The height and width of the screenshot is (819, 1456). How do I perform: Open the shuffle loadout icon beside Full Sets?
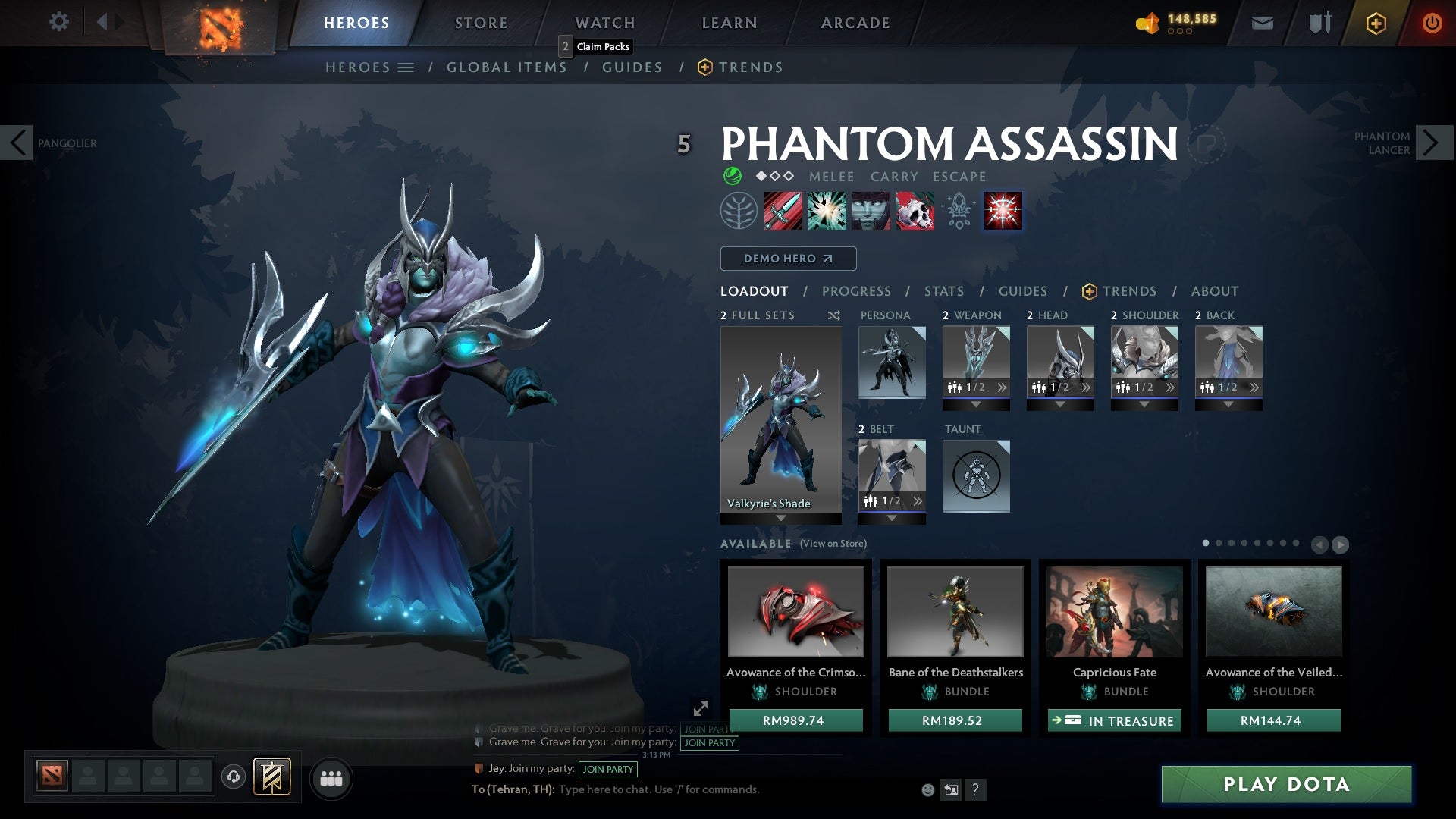coord(834,315)
